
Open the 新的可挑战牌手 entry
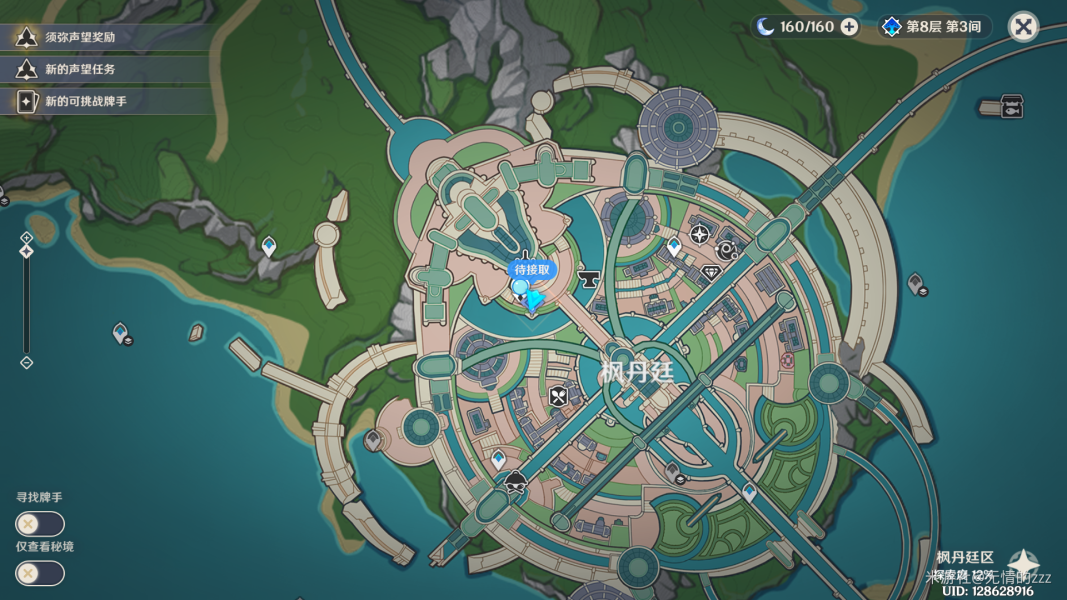[85, 101]
